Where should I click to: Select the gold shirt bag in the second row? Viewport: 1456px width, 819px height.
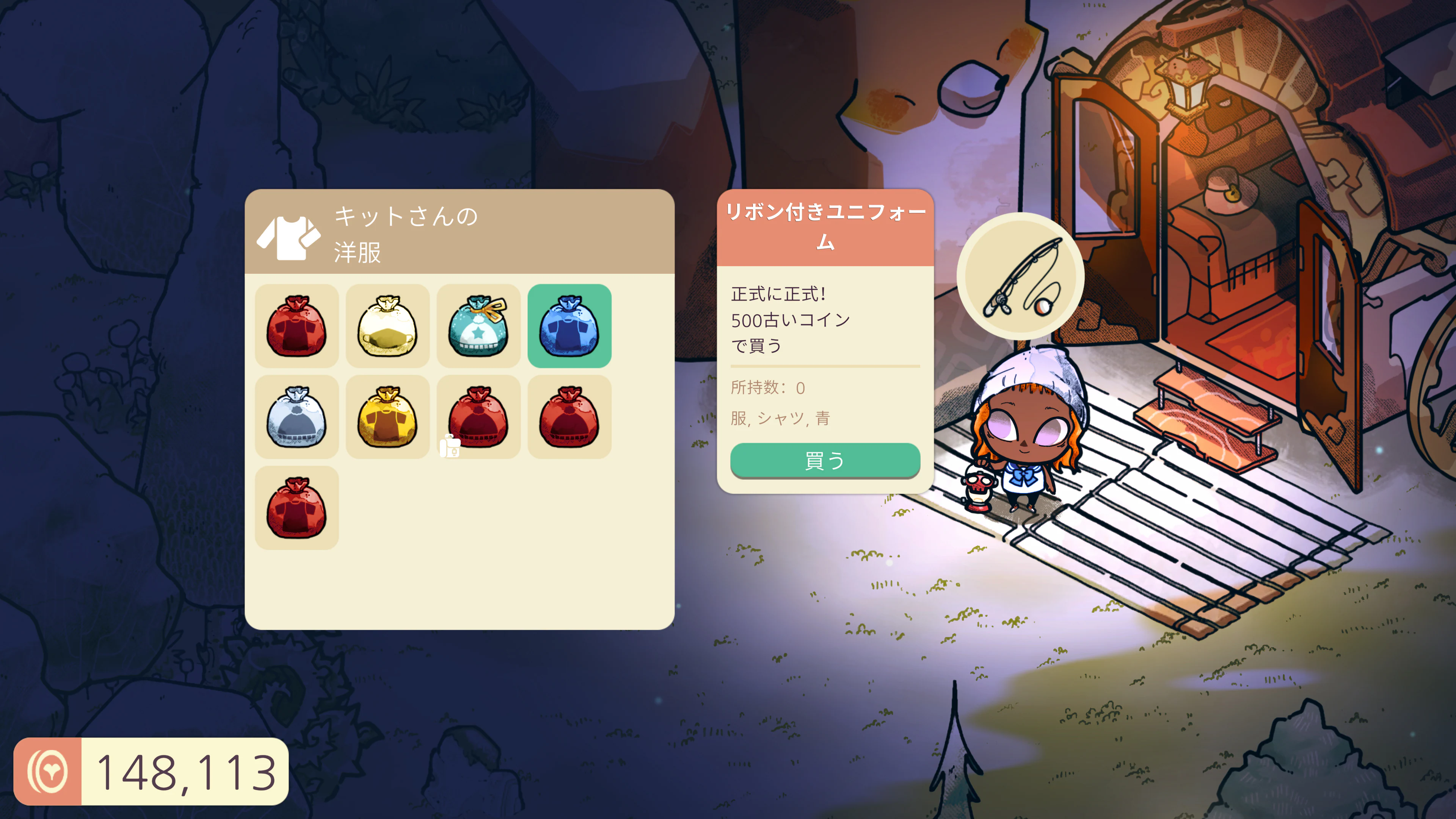(x=388, y=417)
